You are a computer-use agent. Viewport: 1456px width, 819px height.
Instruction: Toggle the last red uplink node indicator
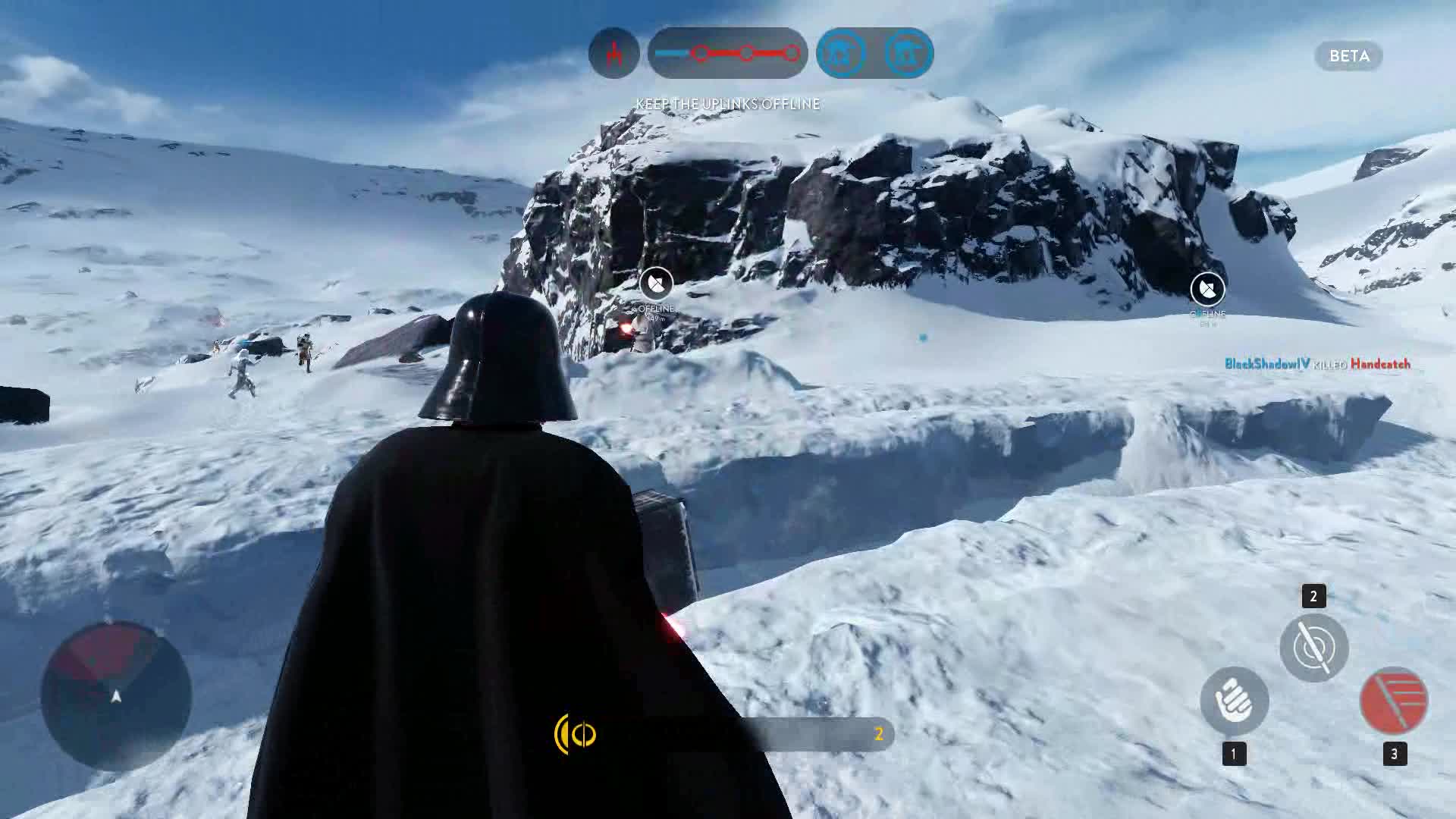(792, 53)
